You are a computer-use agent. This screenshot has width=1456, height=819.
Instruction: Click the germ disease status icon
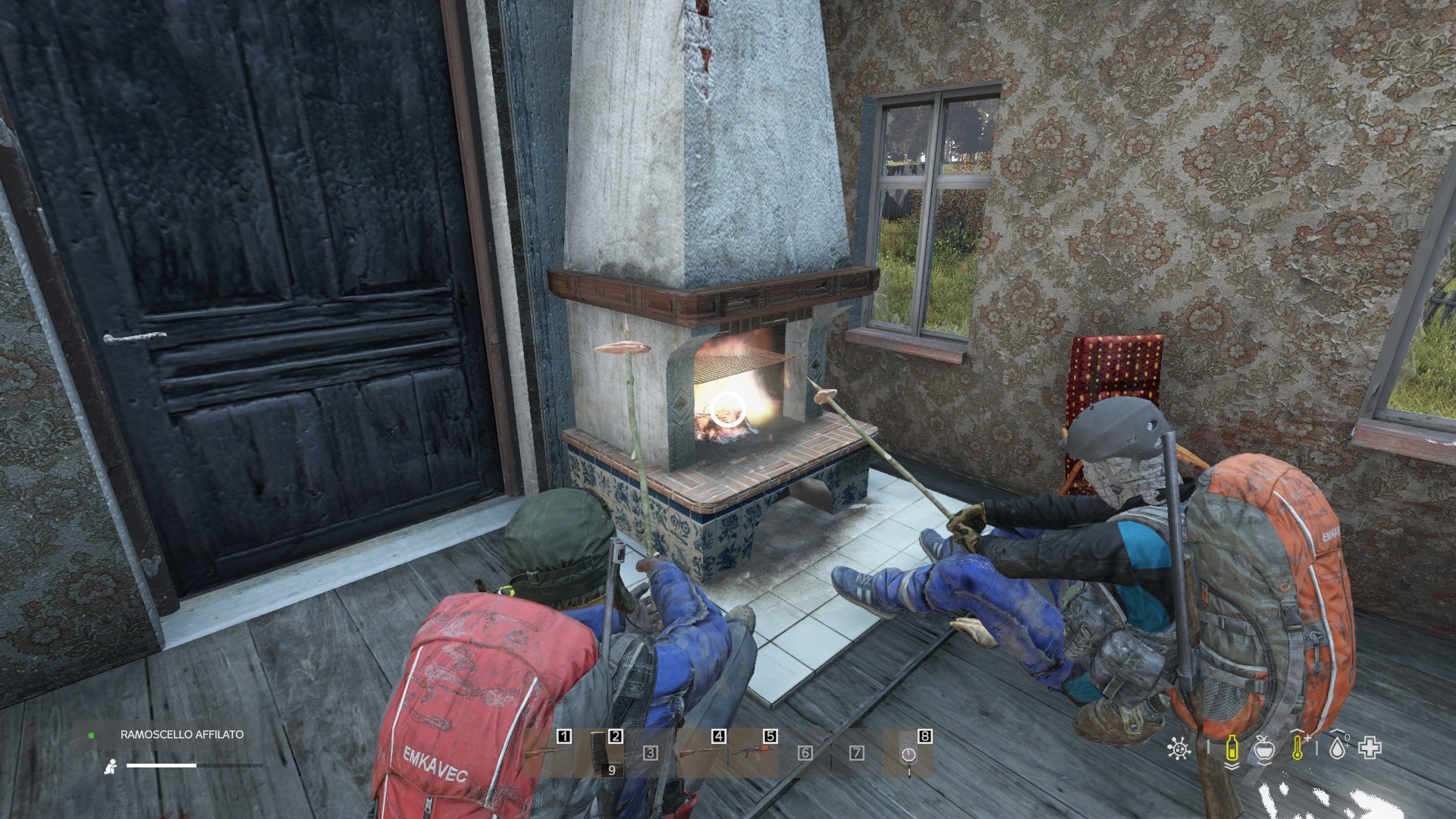pos(1178,749)
